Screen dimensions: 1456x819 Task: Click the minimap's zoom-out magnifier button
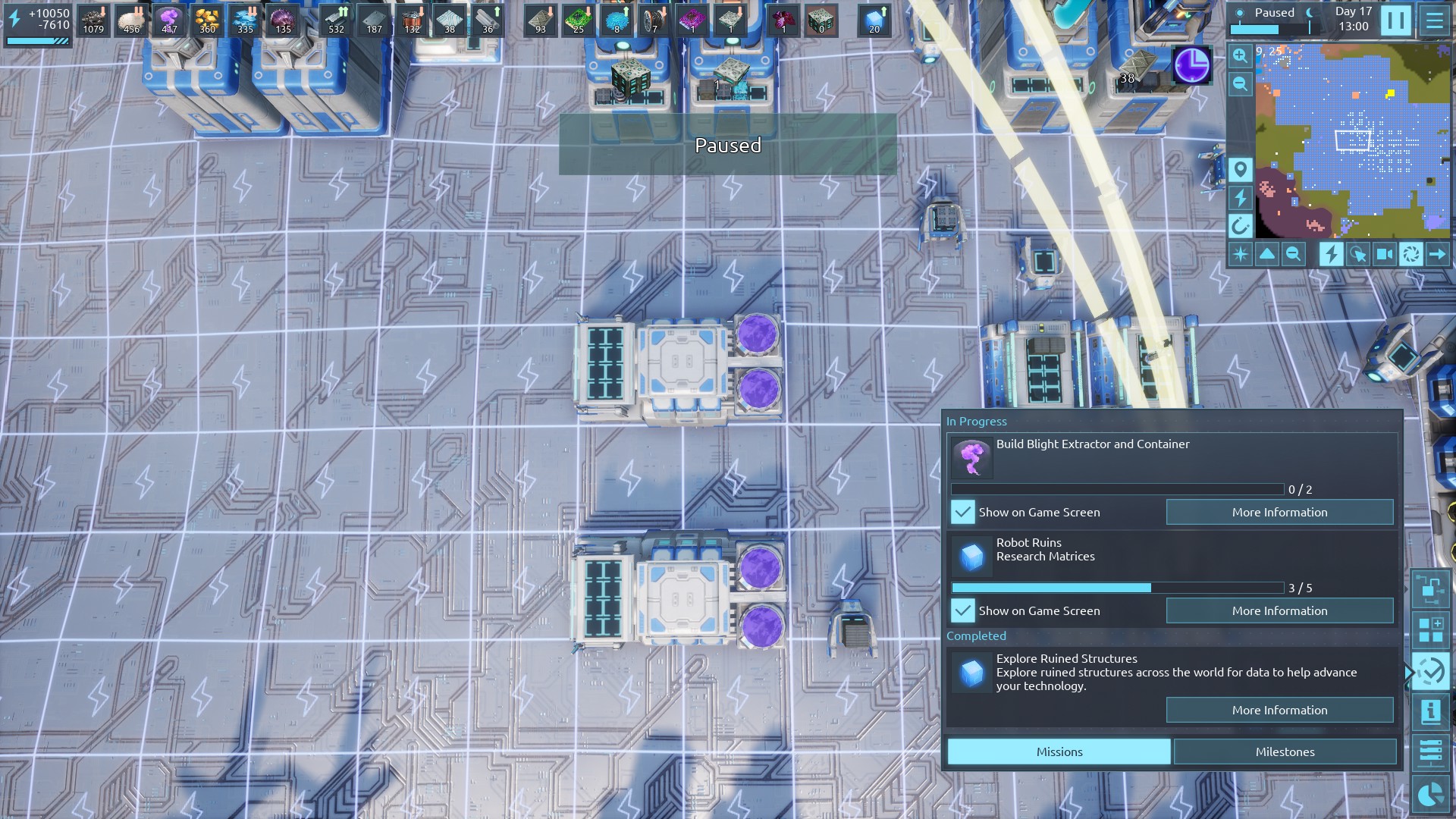[x=1240, y=83]
